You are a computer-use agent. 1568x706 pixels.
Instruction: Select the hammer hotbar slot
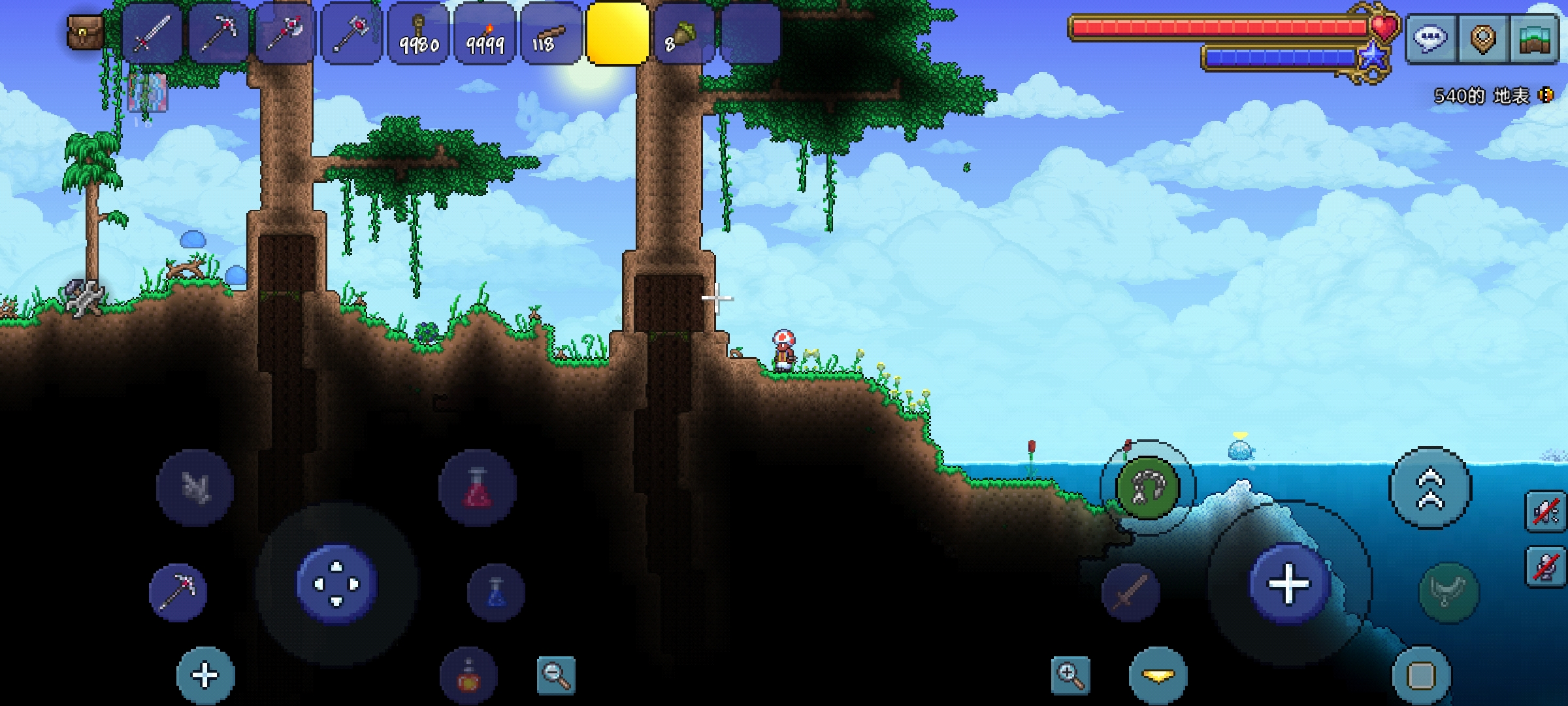pos(351,34)
